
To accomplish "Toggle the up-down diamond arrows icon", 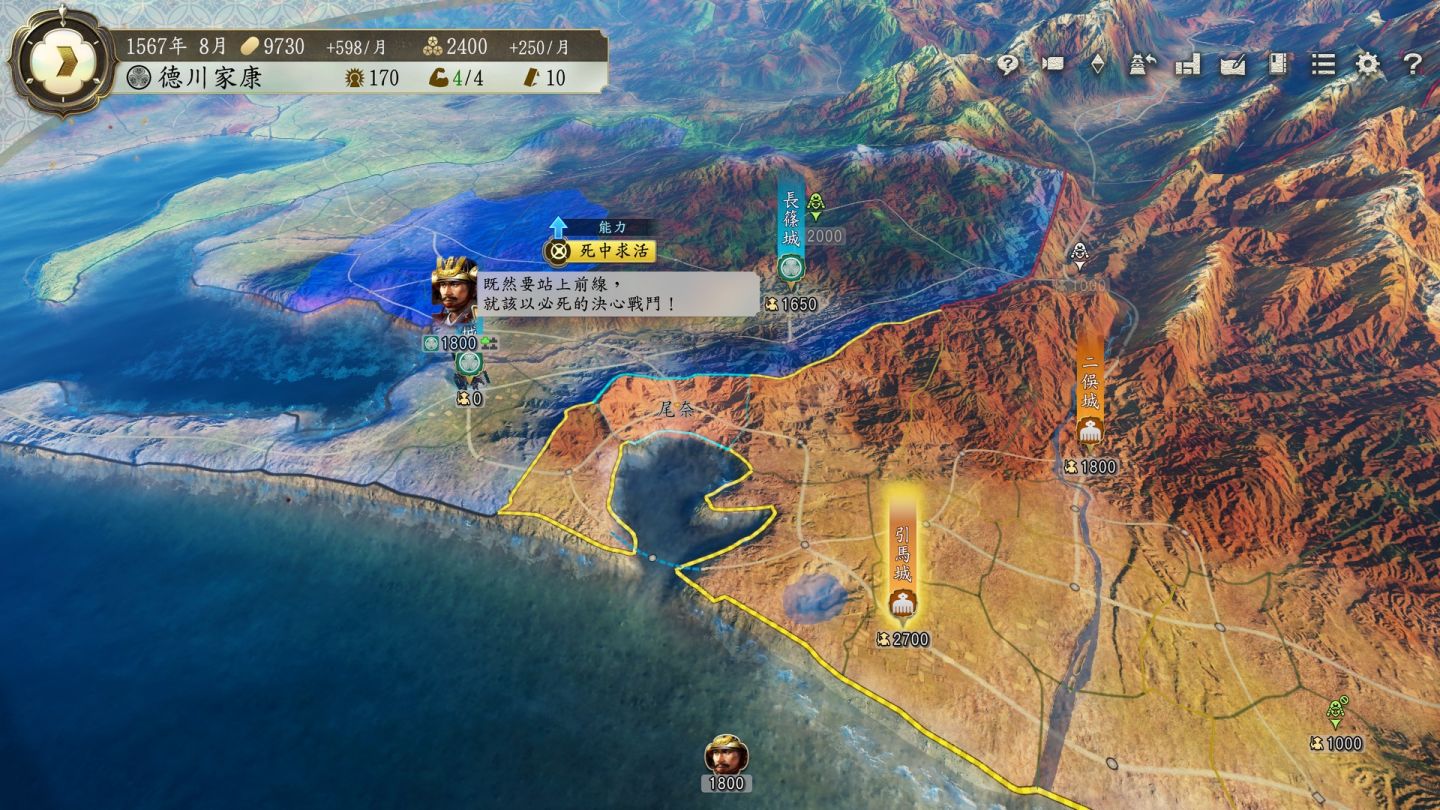I will pyautogui.click(x=1097, y=64).
